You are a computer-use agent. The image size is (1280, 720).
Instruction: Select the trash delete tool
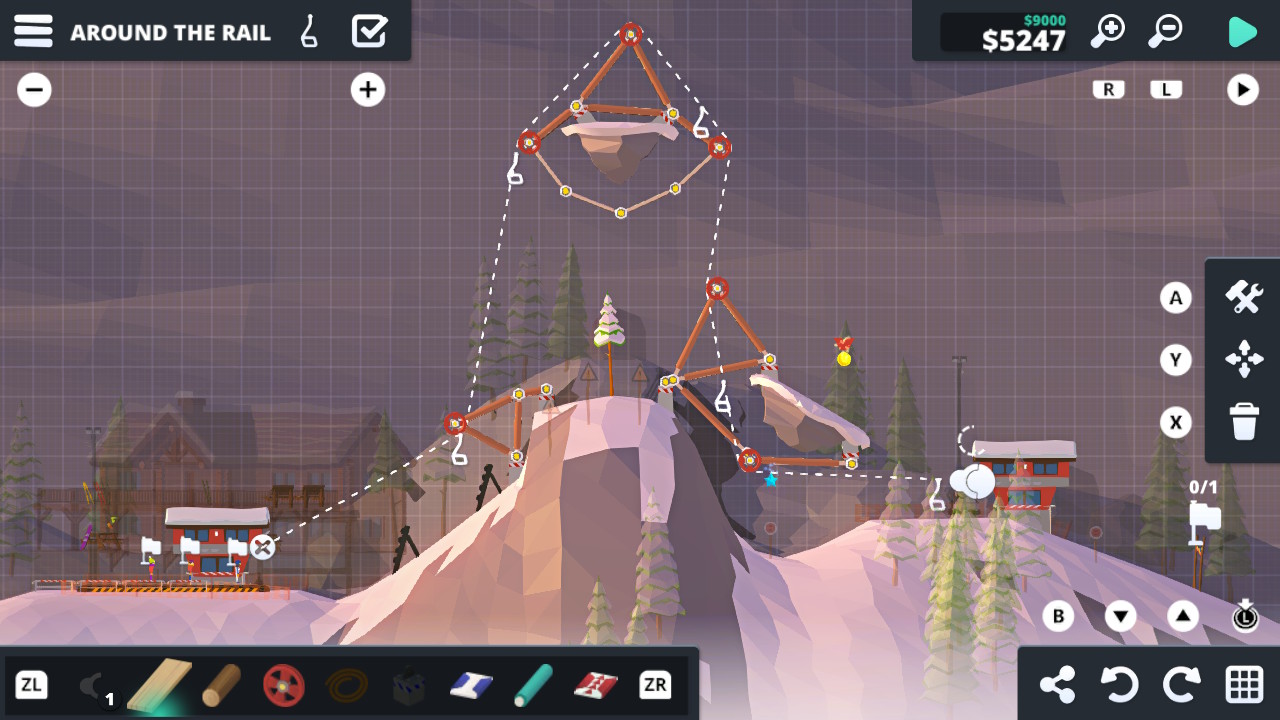pos(1243,422)
